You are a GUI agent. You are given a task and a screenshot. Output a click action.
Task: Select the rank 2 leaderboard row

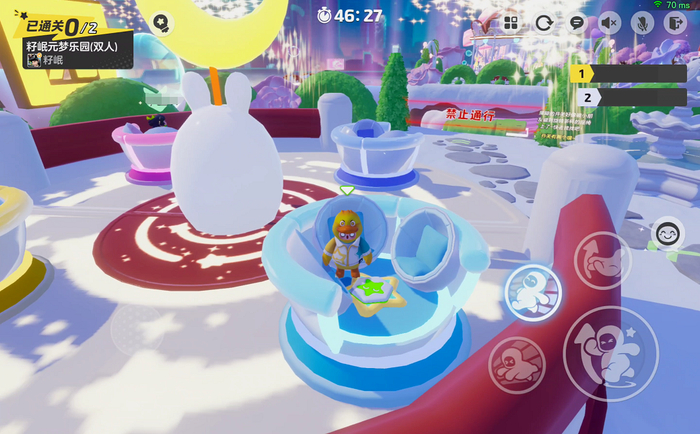coord(628,97)
